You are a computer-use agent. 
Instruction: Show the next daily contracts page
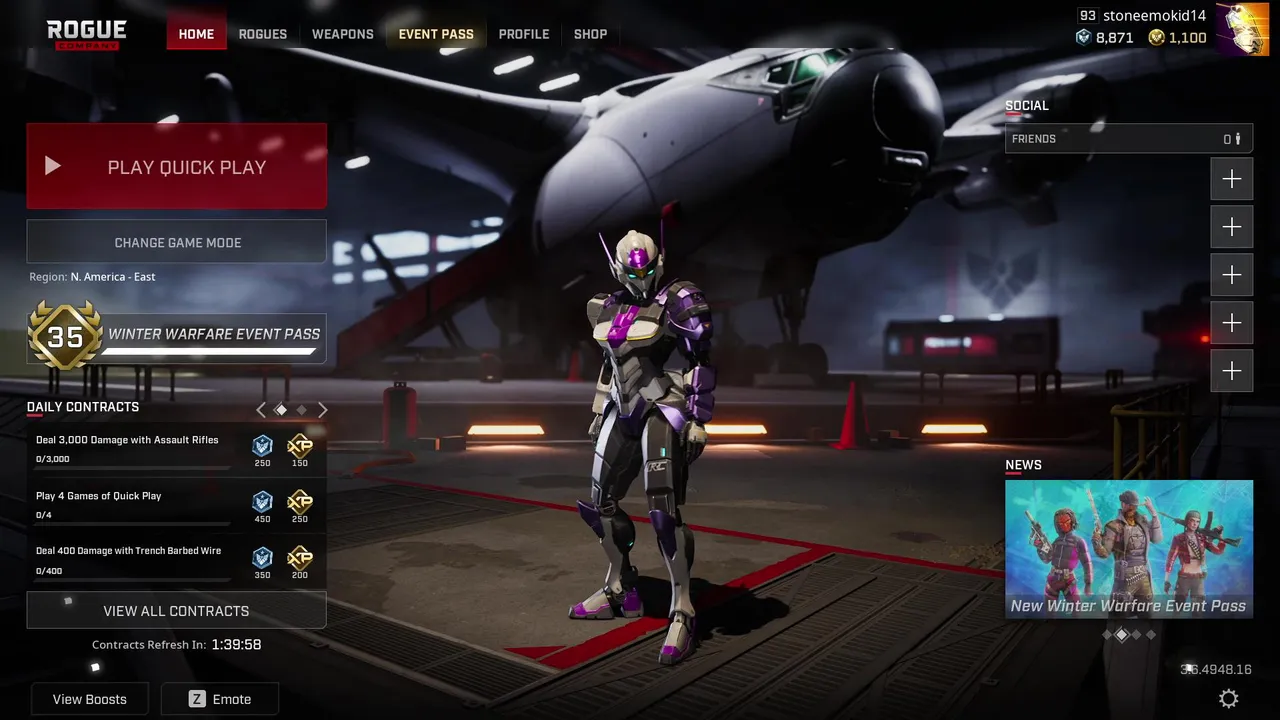click(323, 409)
